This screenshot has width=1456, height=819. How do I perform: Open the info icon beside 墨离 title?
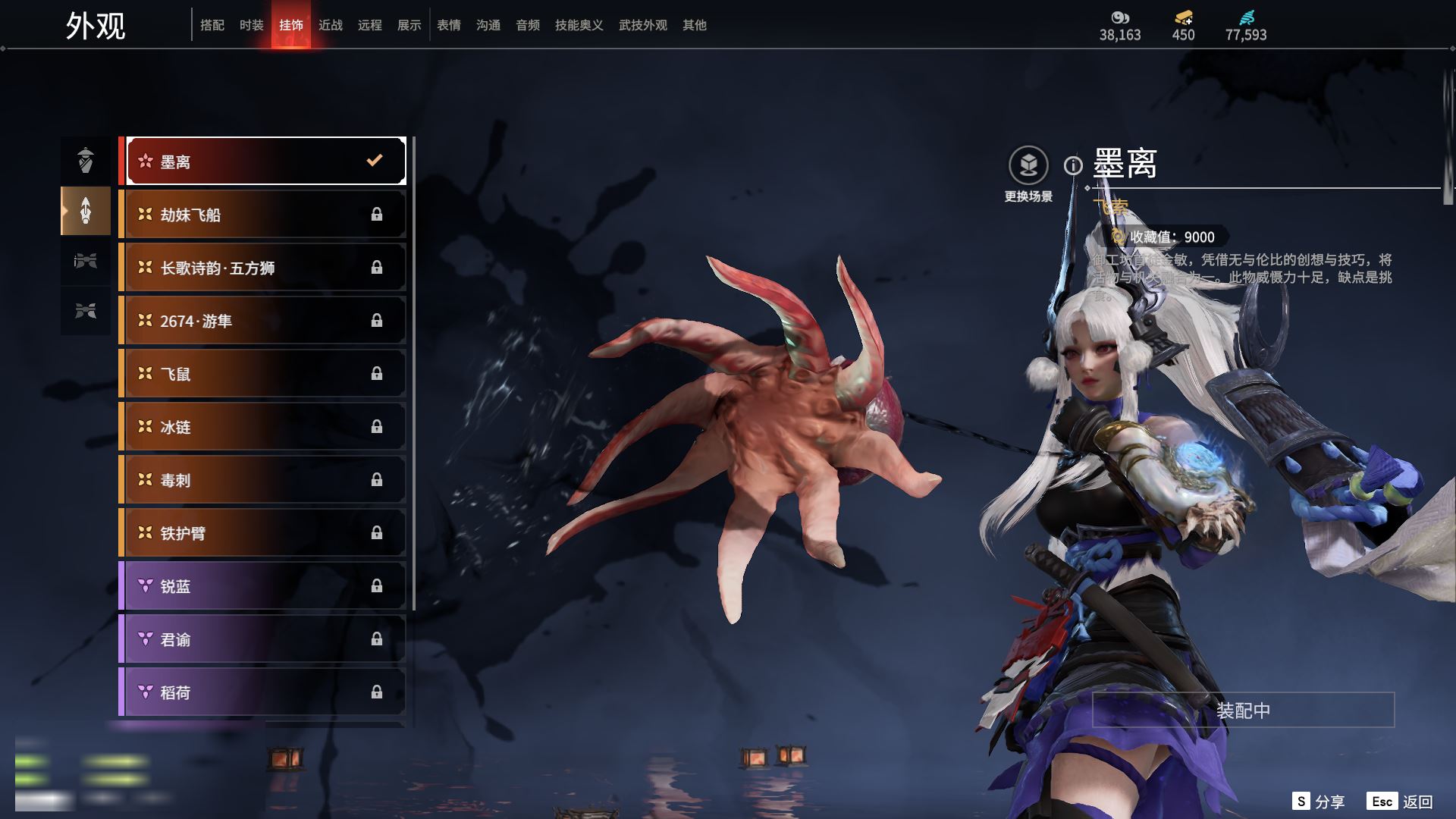1073,165
